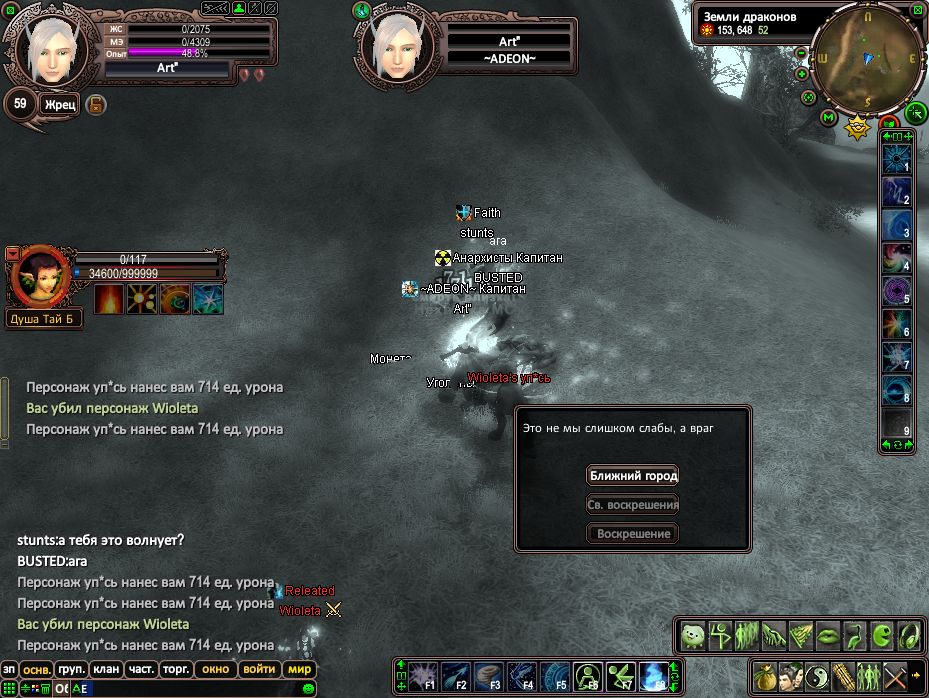Open the minimap
The image size is (929, 698).
(x=868, y=58)
